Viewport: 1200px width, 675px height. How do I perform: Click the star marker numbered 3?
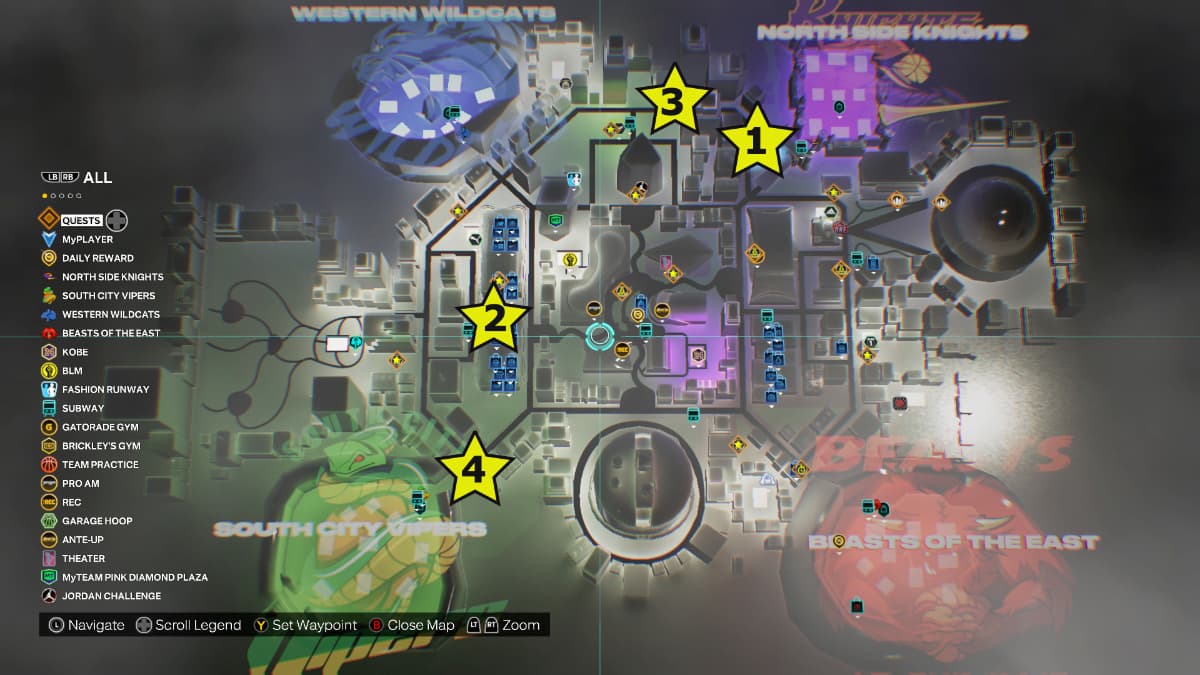[672, 102]
